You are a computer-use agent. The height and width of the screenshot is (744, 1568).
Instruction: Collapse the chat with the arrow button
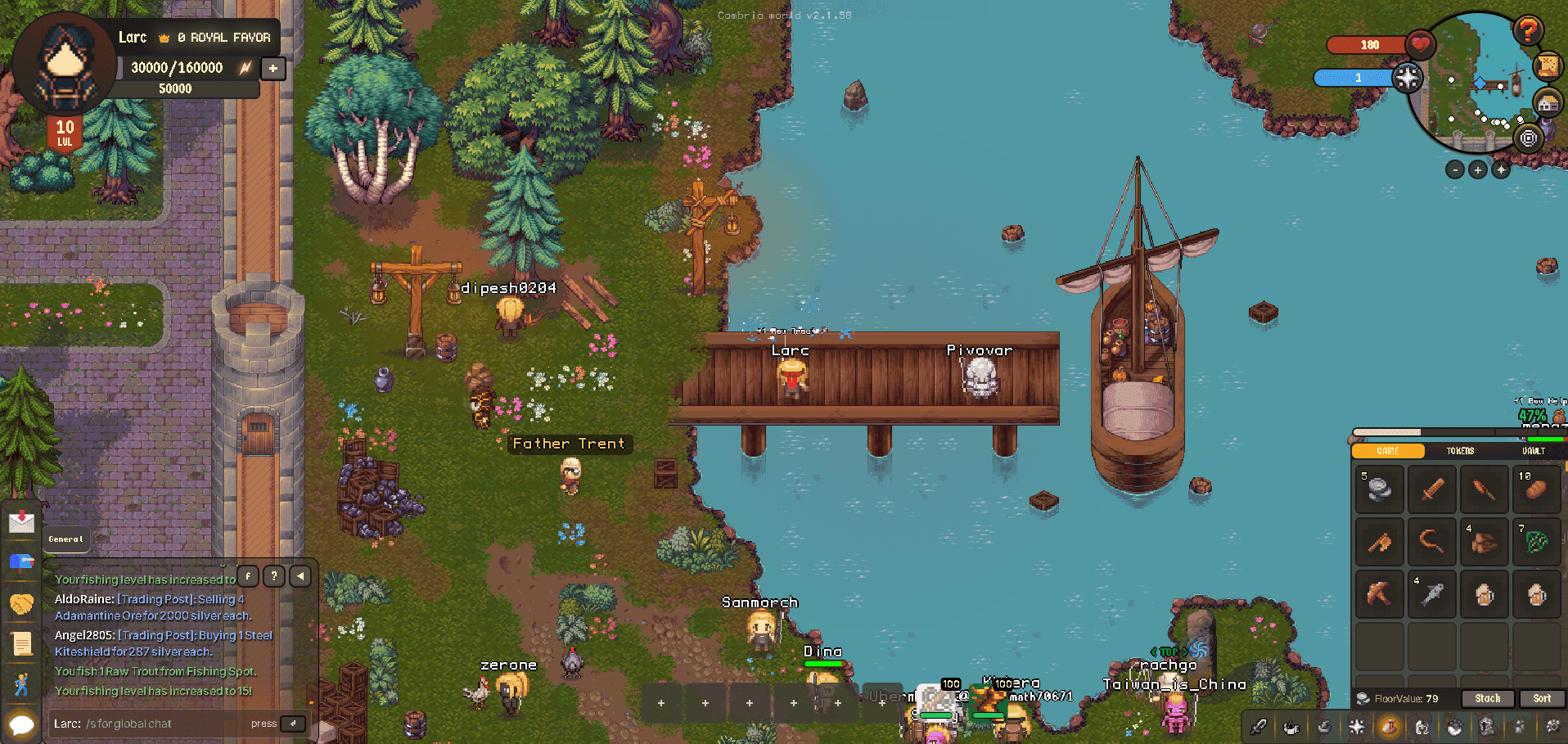tap(300, 576)
